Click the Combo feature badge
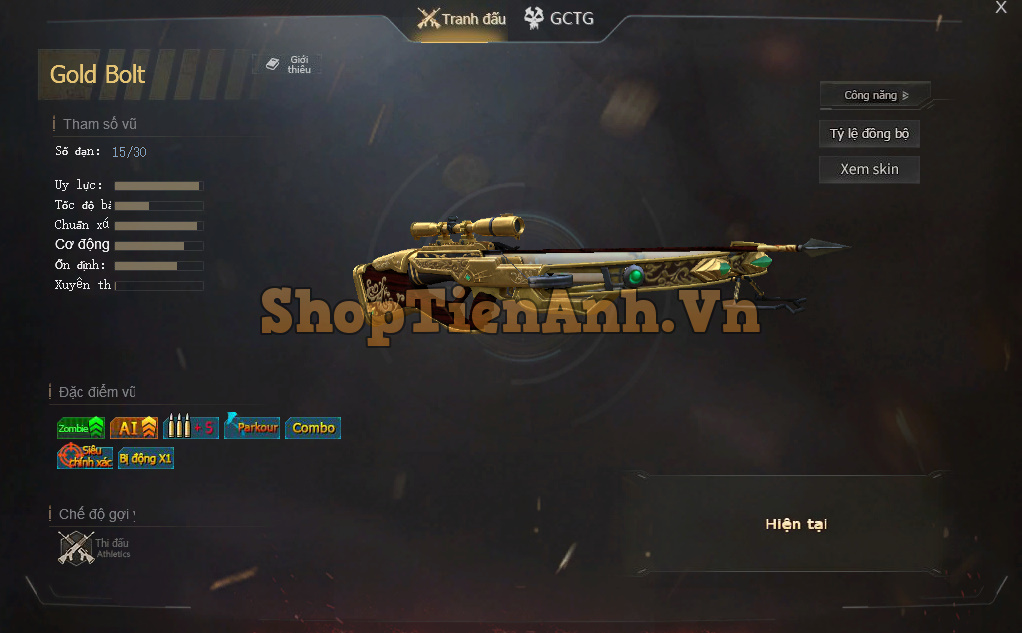The height and width of the screenshot is (633, 1022). (313, 428)
